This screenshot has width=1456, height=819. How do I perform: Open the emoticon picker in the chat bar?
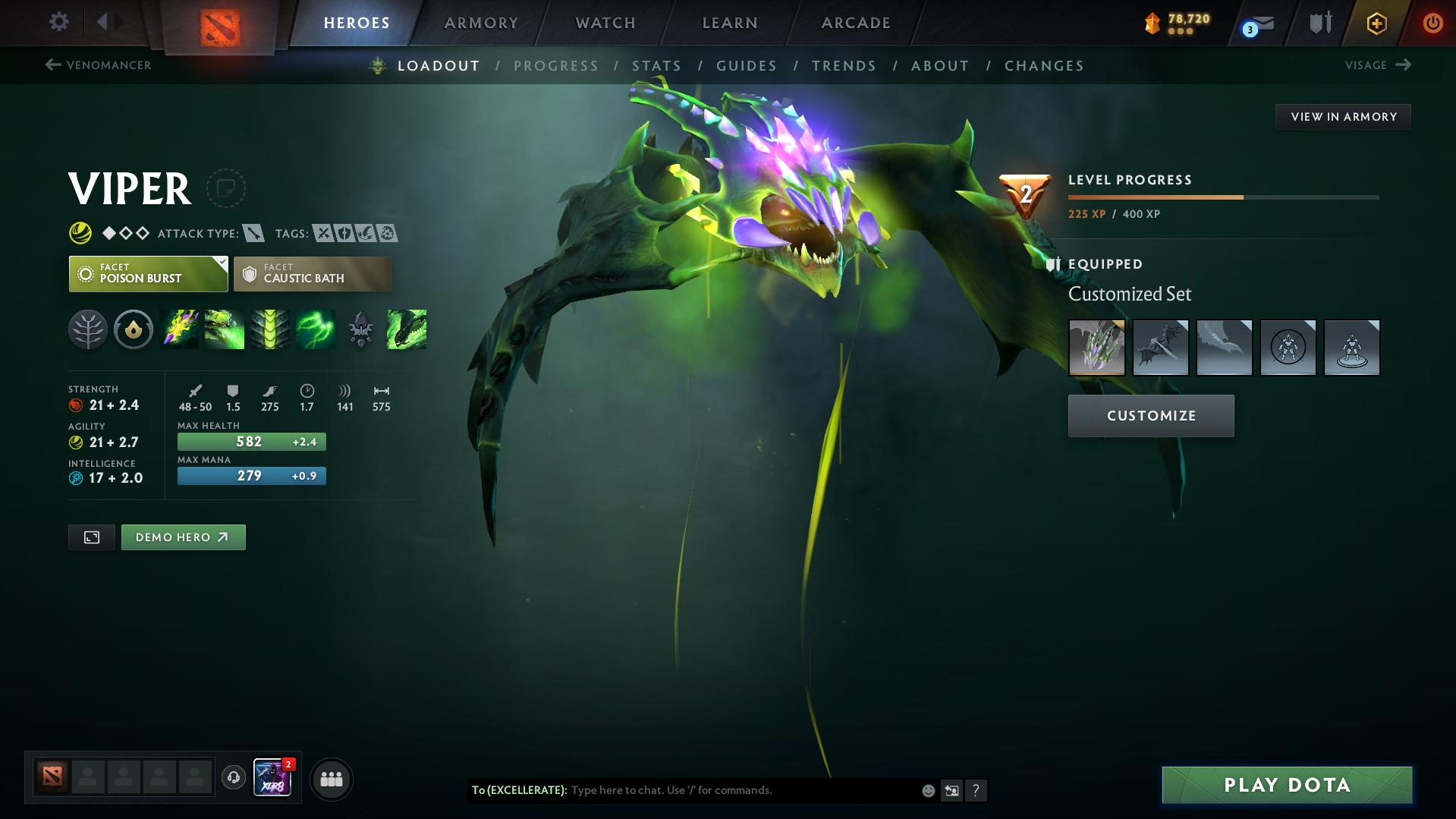click(x=928, y=790)
